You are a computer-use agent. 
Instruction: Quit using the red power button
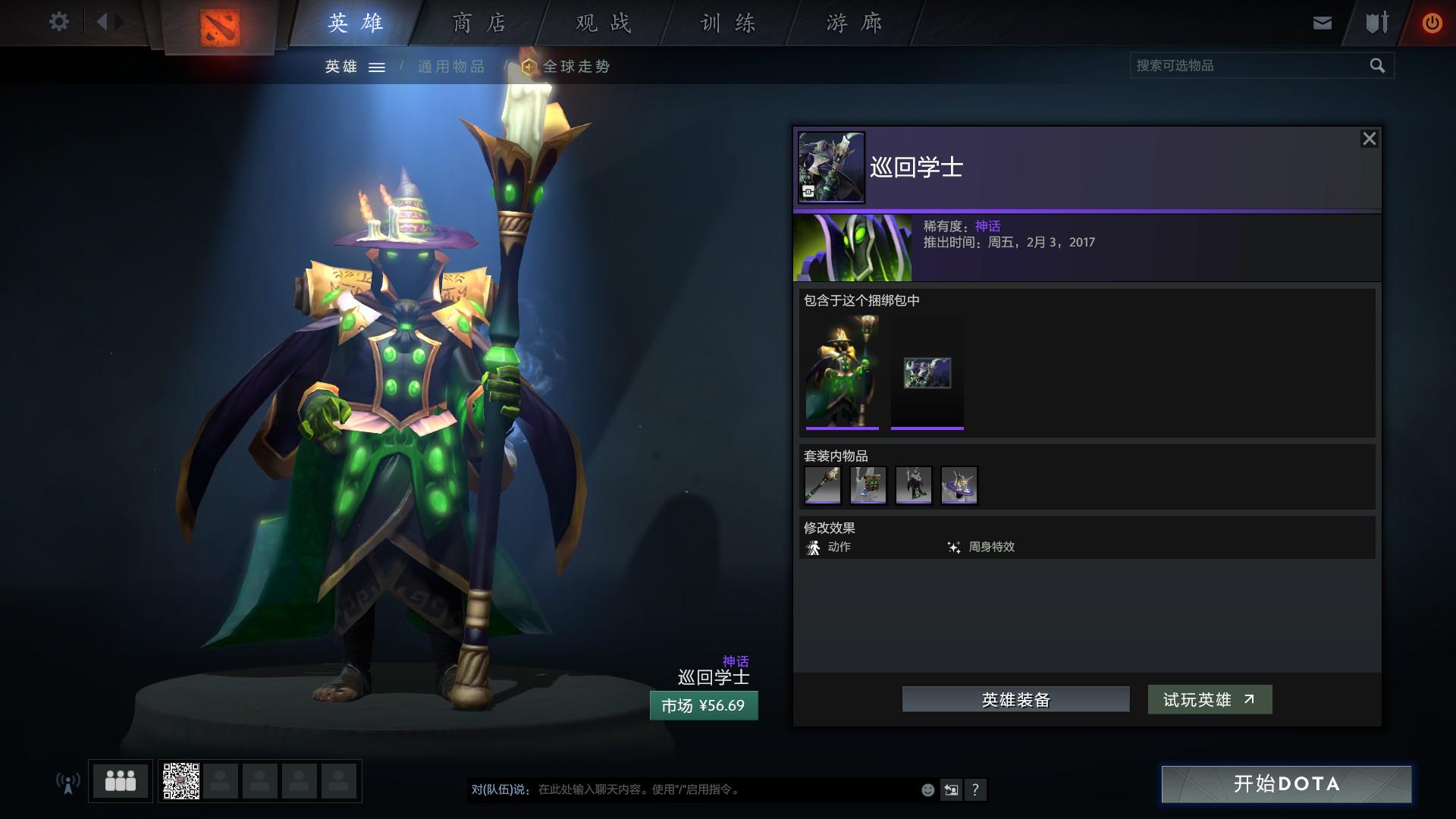click(1432, 23)
